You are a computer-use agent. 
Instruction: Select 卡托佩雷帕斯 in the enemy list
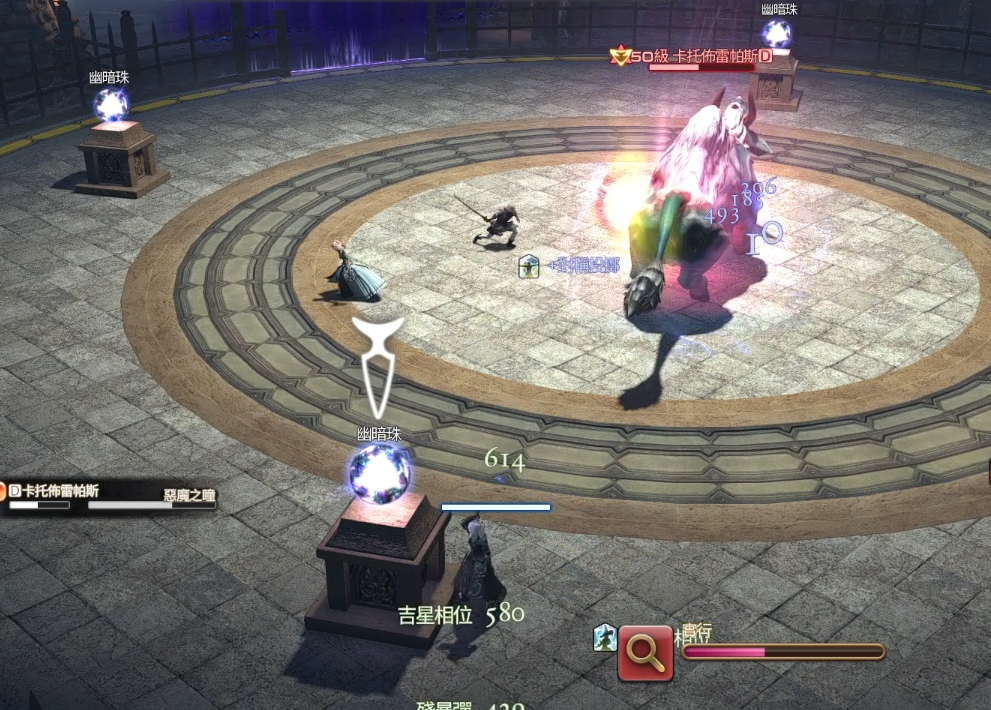(x=60, y=490)
